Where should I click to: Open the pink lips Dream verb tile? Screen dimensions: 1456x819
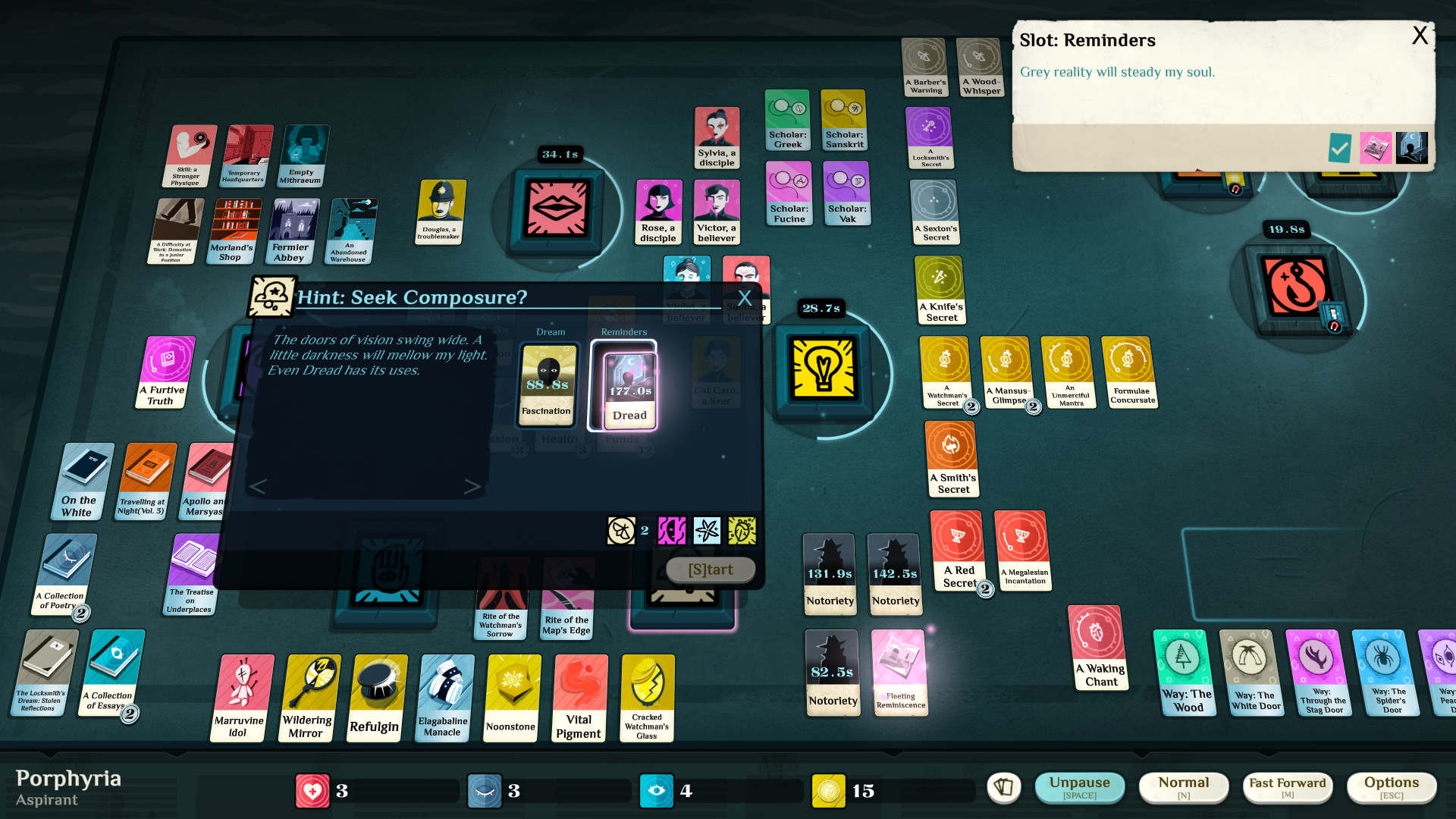point(557,211)
